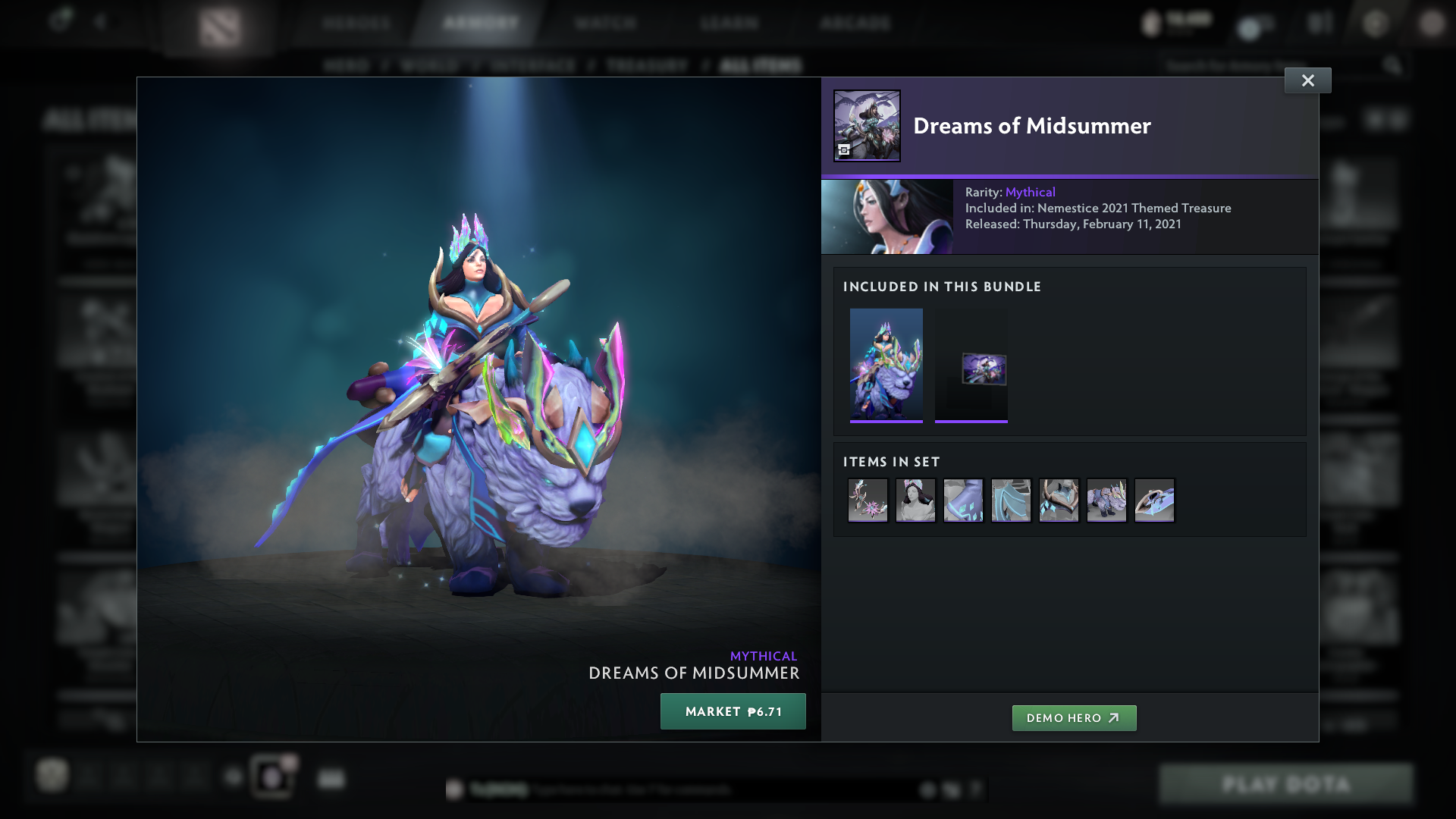Pick the head crown item in set
The height and width of the screenshot is (819, 1456).
(x=915, y=500)
